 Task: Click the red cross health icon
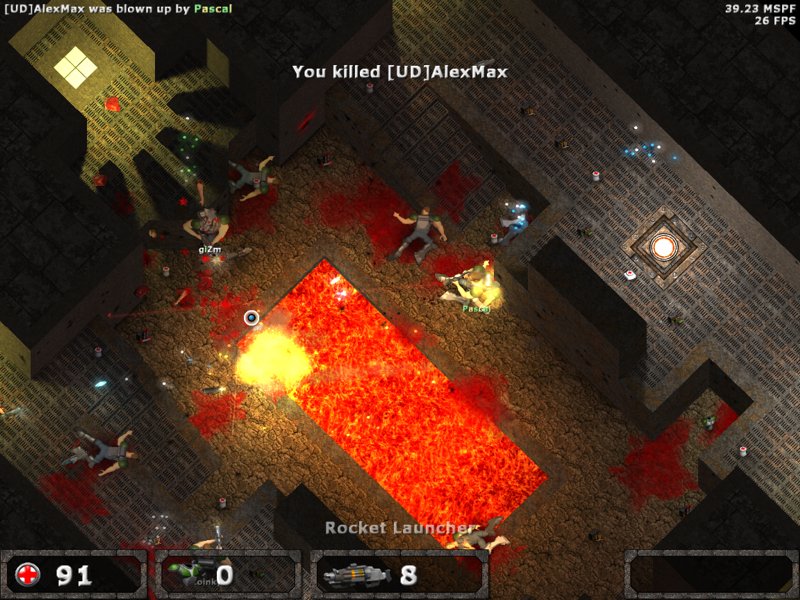pyautogui.click(x=28, y=575)
